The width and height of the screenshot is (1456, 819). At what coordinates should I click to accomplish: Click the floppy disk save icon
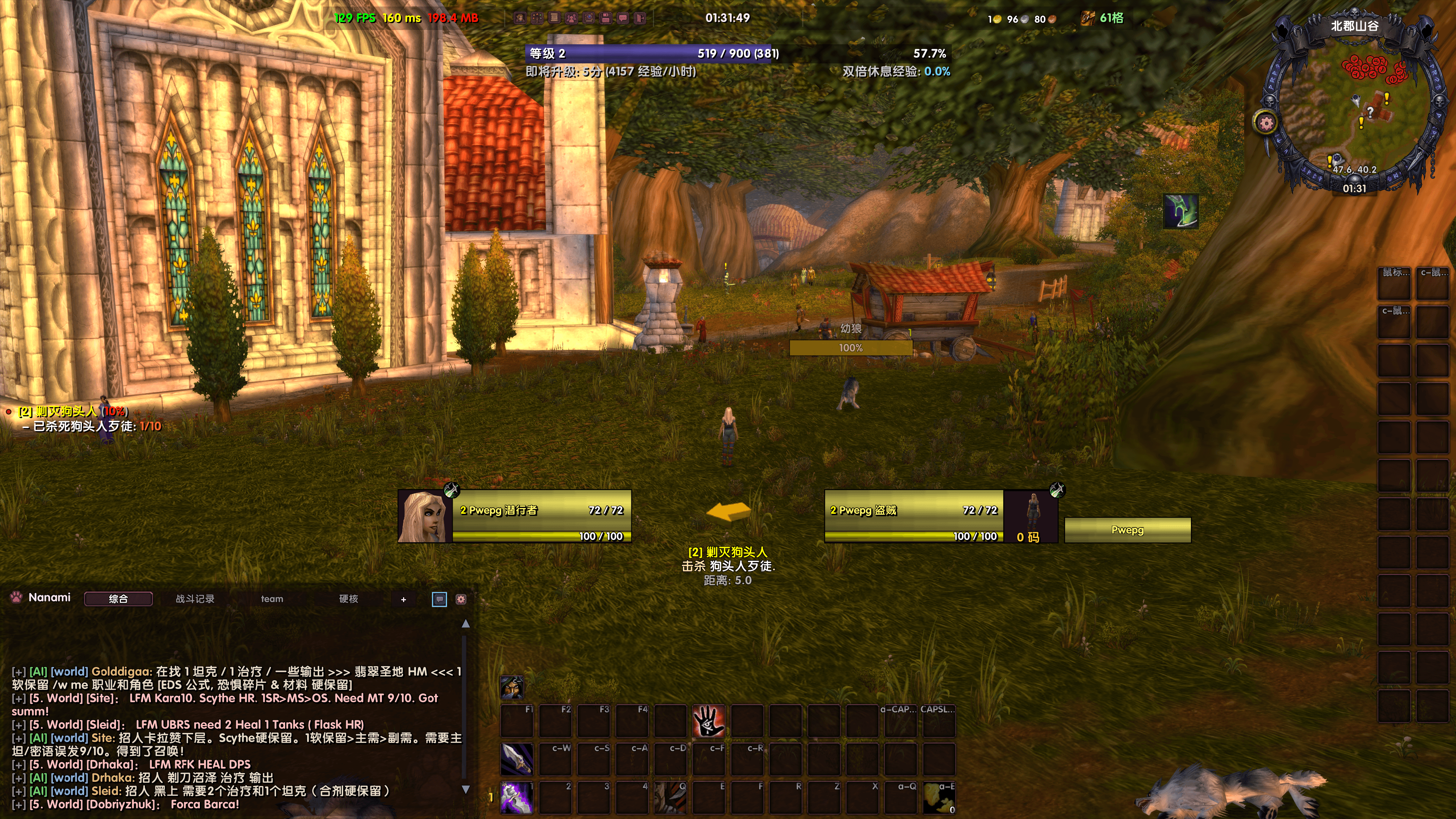coord(606,18)
